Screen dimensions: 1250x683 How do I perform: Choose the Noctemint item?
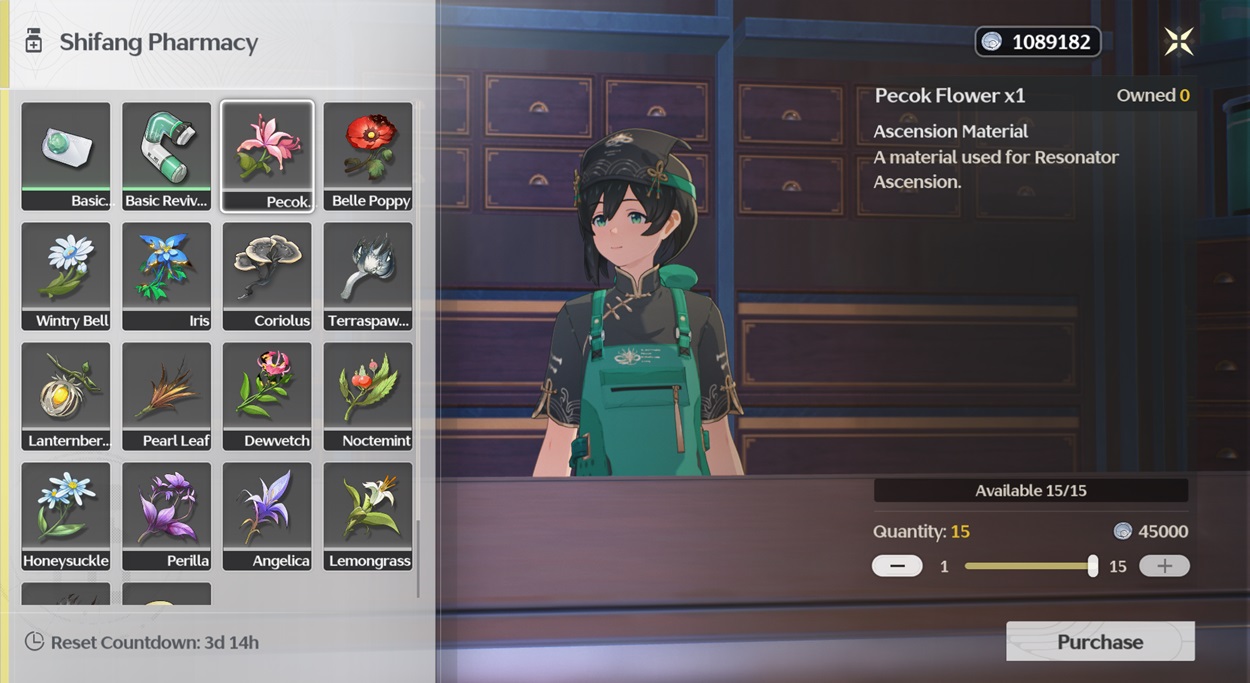click(x=368, y=395)
